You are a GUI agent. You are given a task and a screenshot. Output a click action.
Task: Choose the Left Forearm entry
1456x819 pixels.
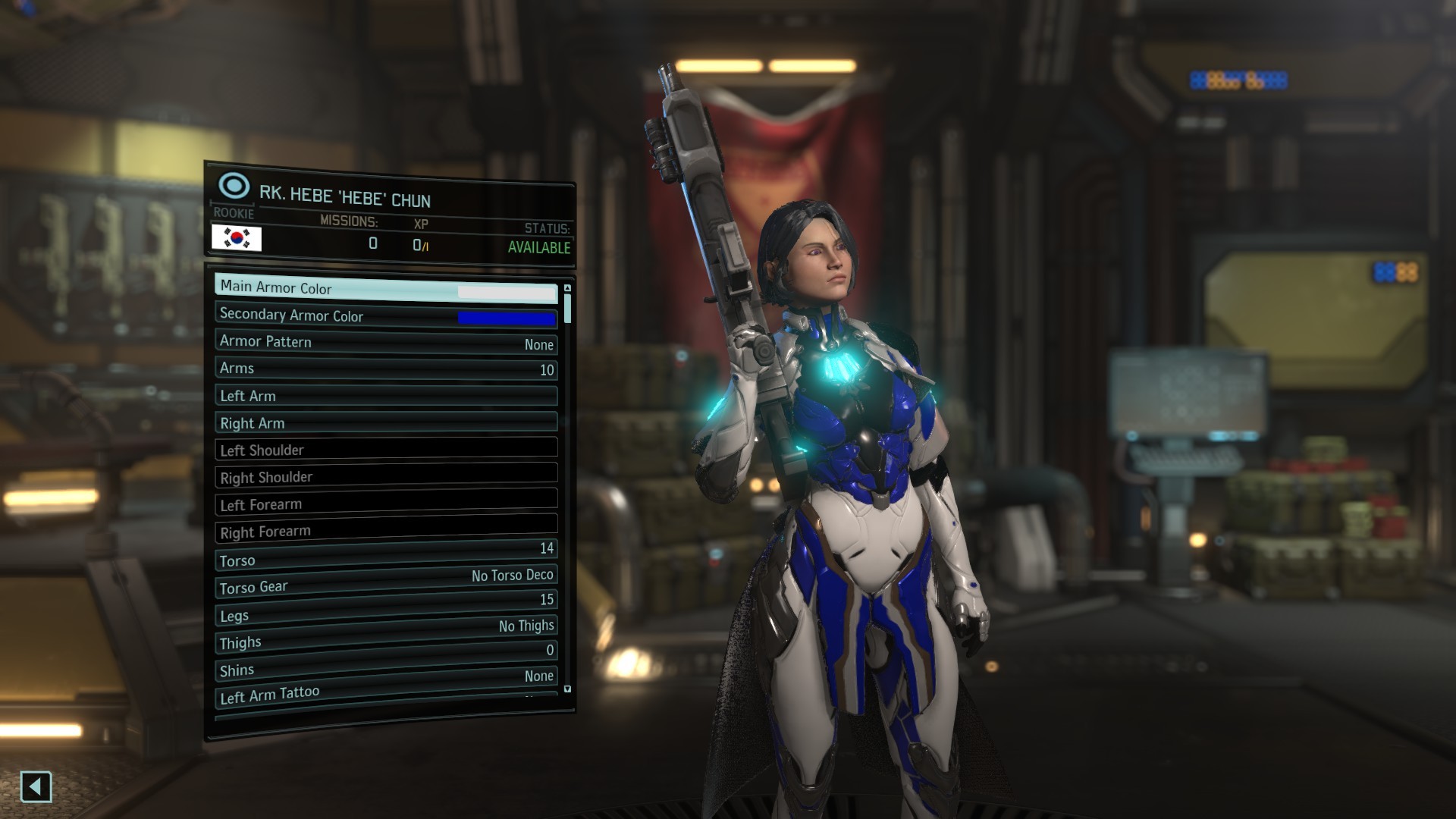(386, 502)
